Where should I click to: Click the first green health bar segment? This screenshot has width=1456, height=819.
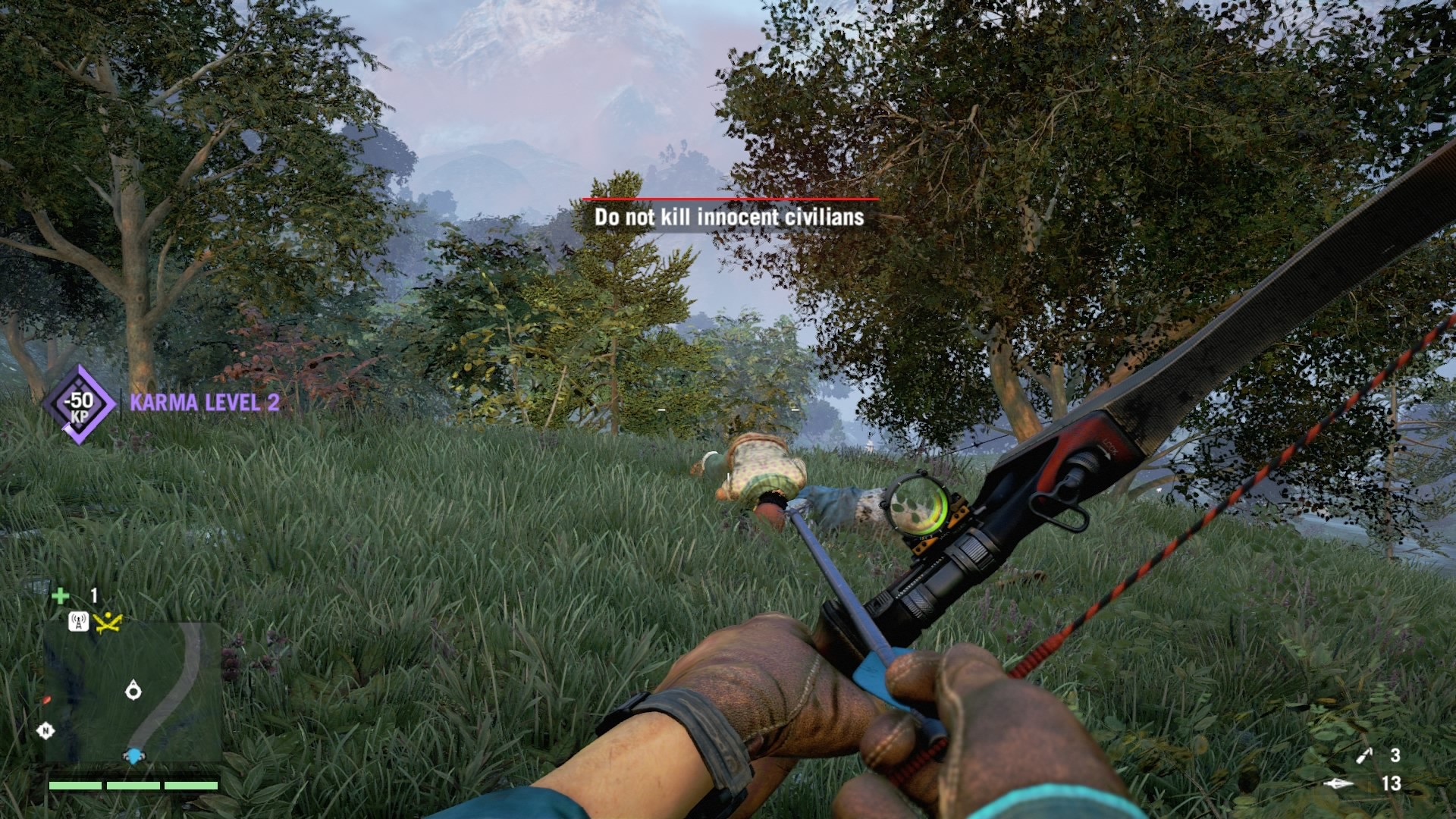76,785
